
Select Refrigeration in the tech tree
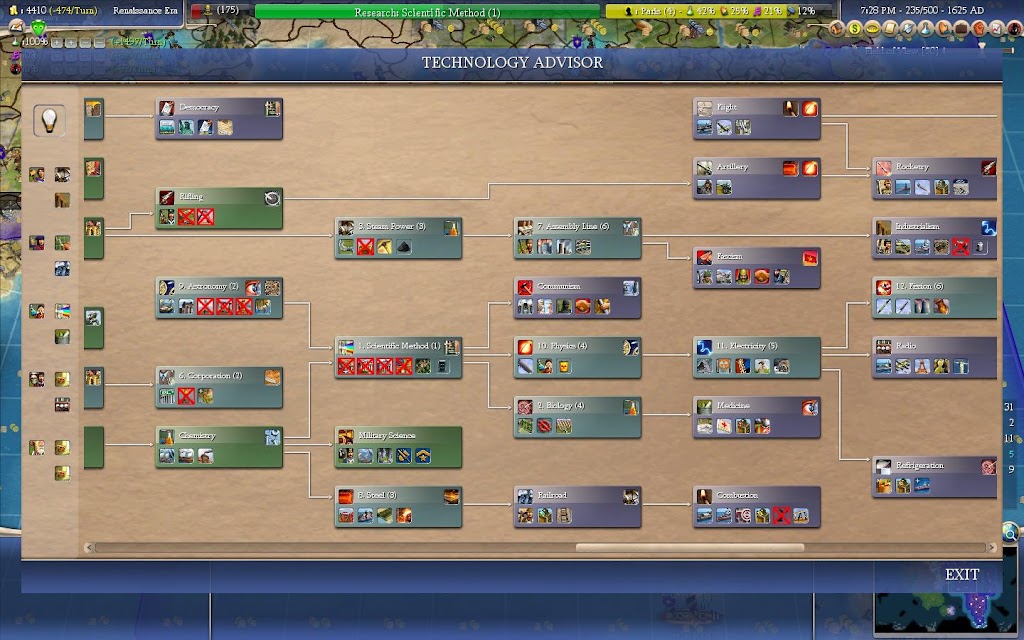point(934,466)
